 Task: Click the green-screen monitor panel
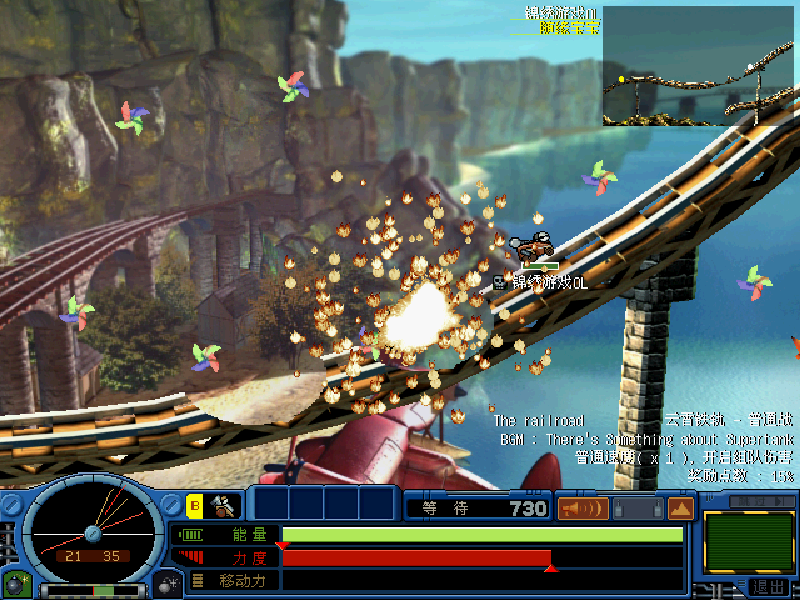743,542
